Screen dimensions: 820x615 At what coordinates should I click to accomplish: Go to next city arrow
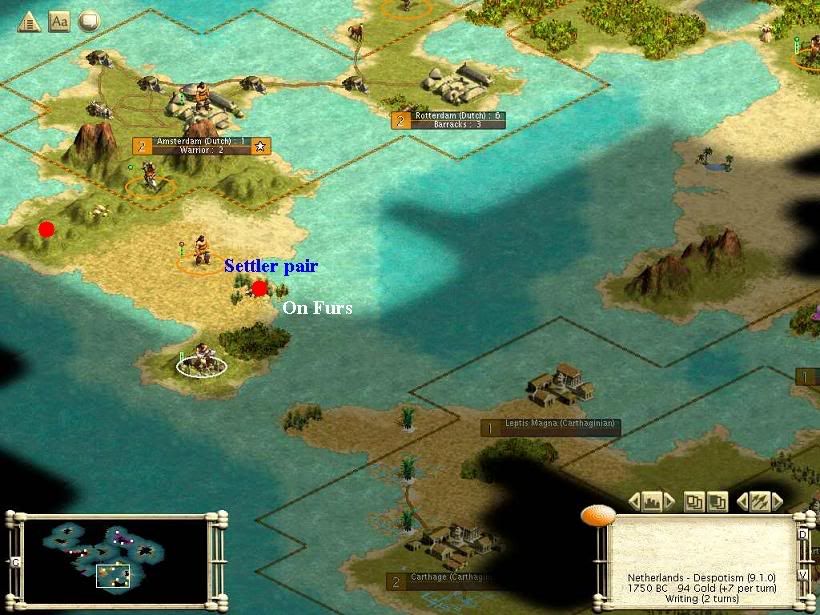click(x=670, y=501)
